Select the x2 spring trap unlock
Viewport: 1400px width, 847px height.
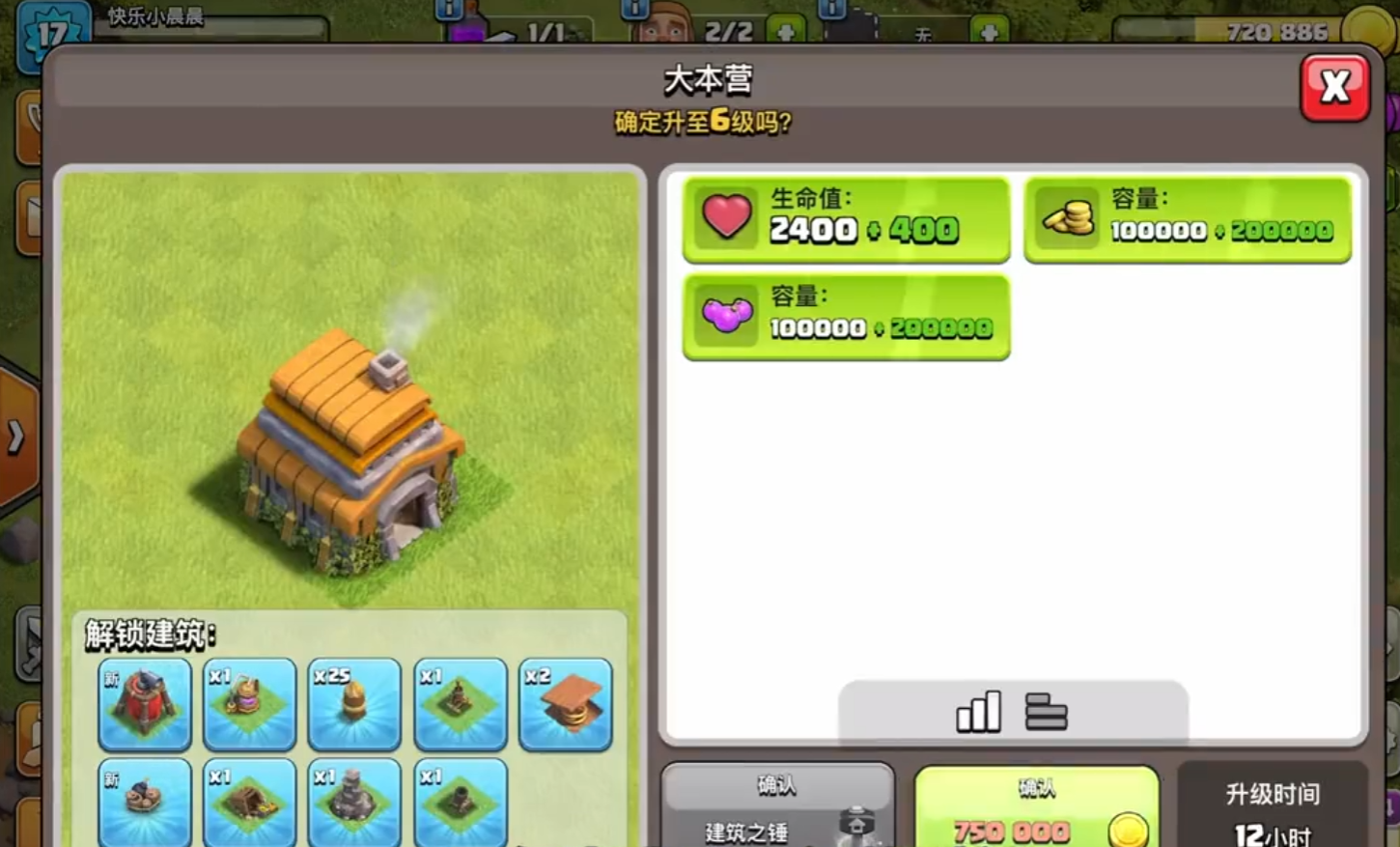click(566, 705)
